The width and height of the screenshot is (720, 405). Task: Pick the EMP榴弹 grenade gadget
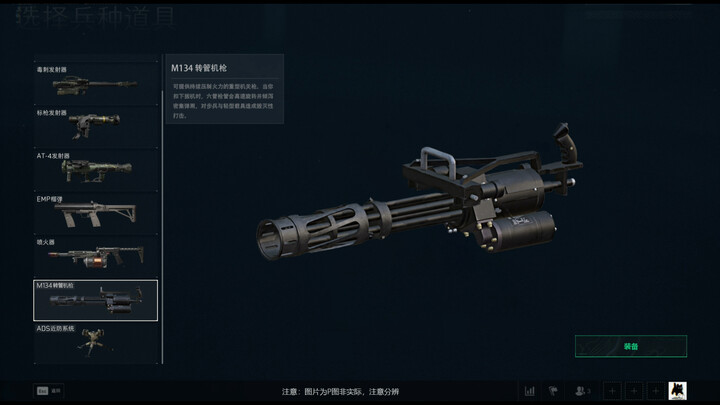(95, 212)
